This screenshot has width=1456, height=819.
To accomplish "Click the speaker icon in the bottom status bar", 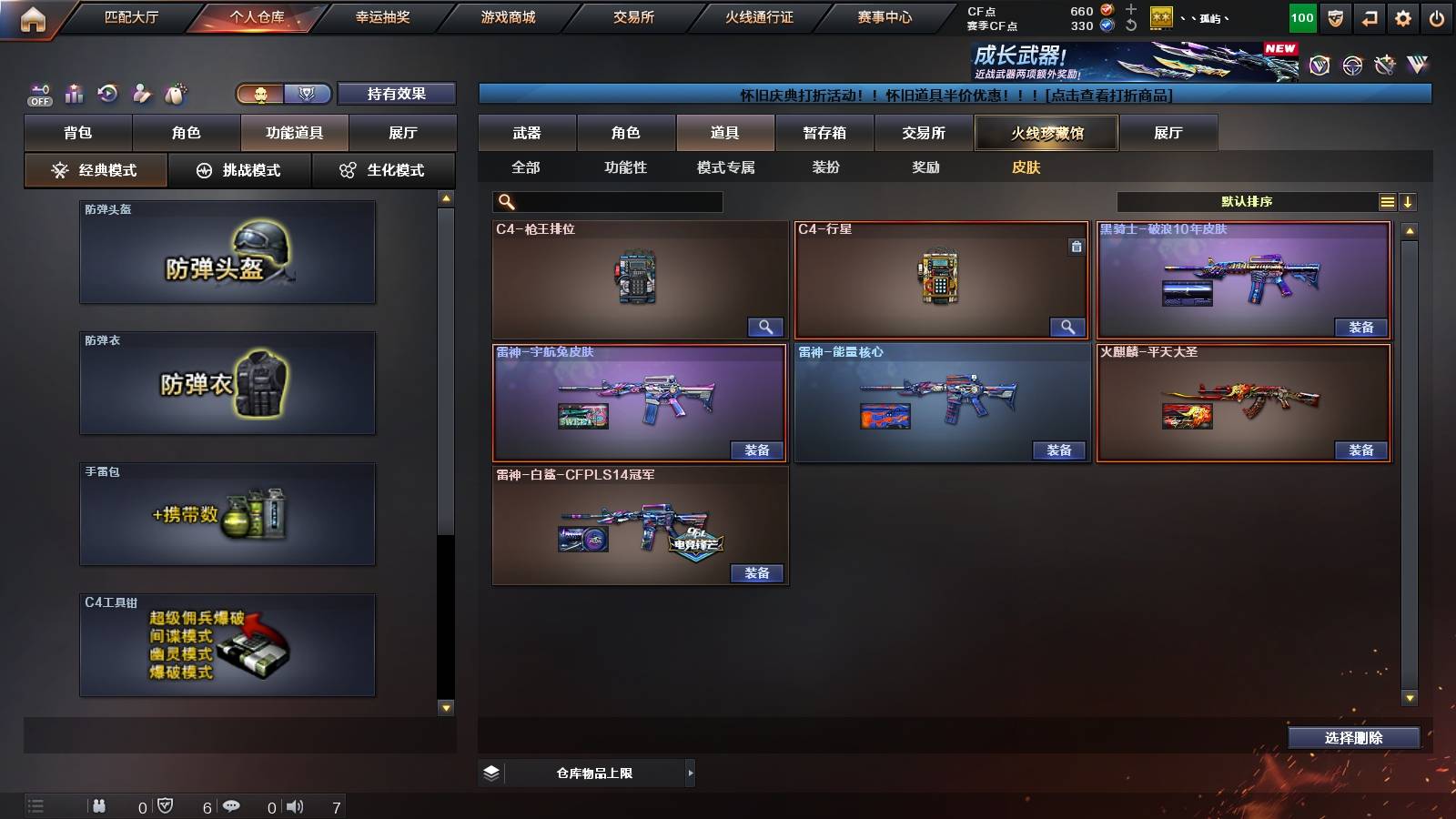I will click(x=296, y=805).
